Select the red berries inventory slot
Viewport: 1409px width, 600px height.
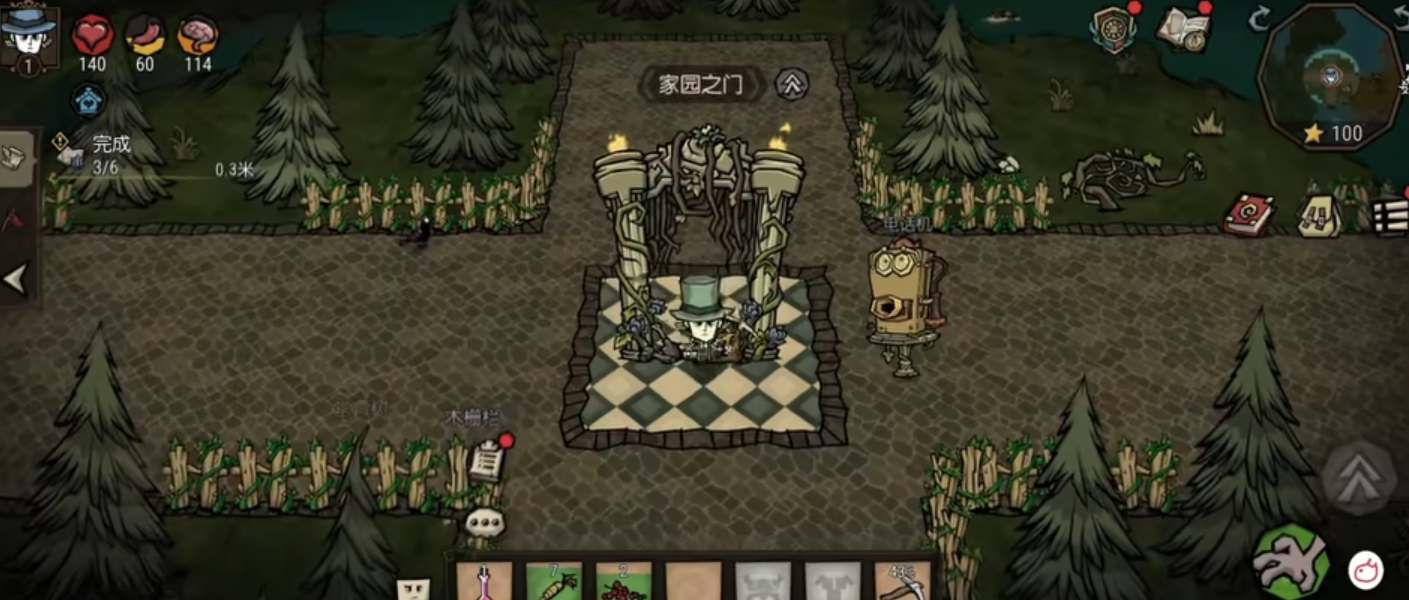coord(623,581)
